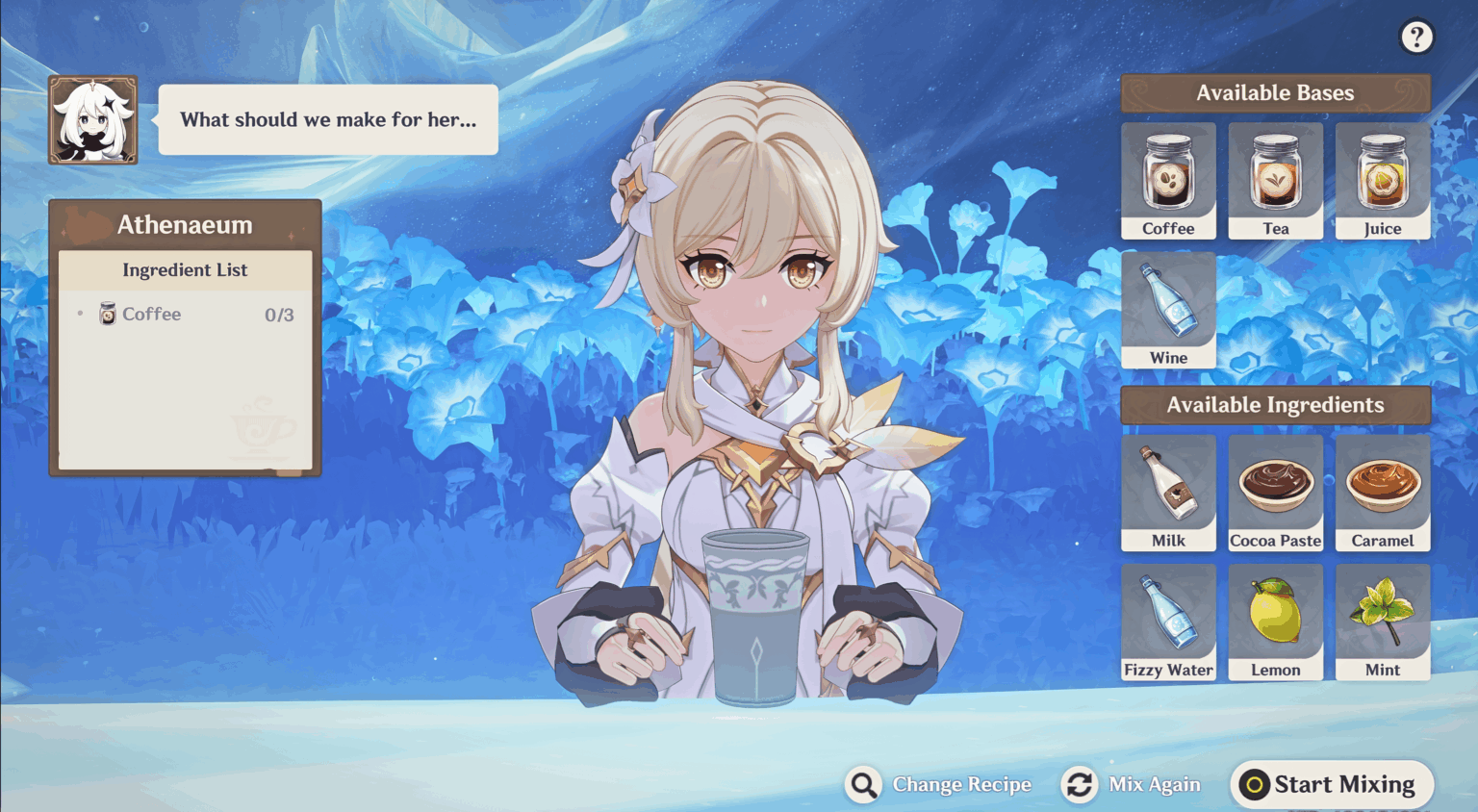The height and width of the screenshot is (812, 1478).
Task: Open the help question mark
Action: (x=1416, y=37)
